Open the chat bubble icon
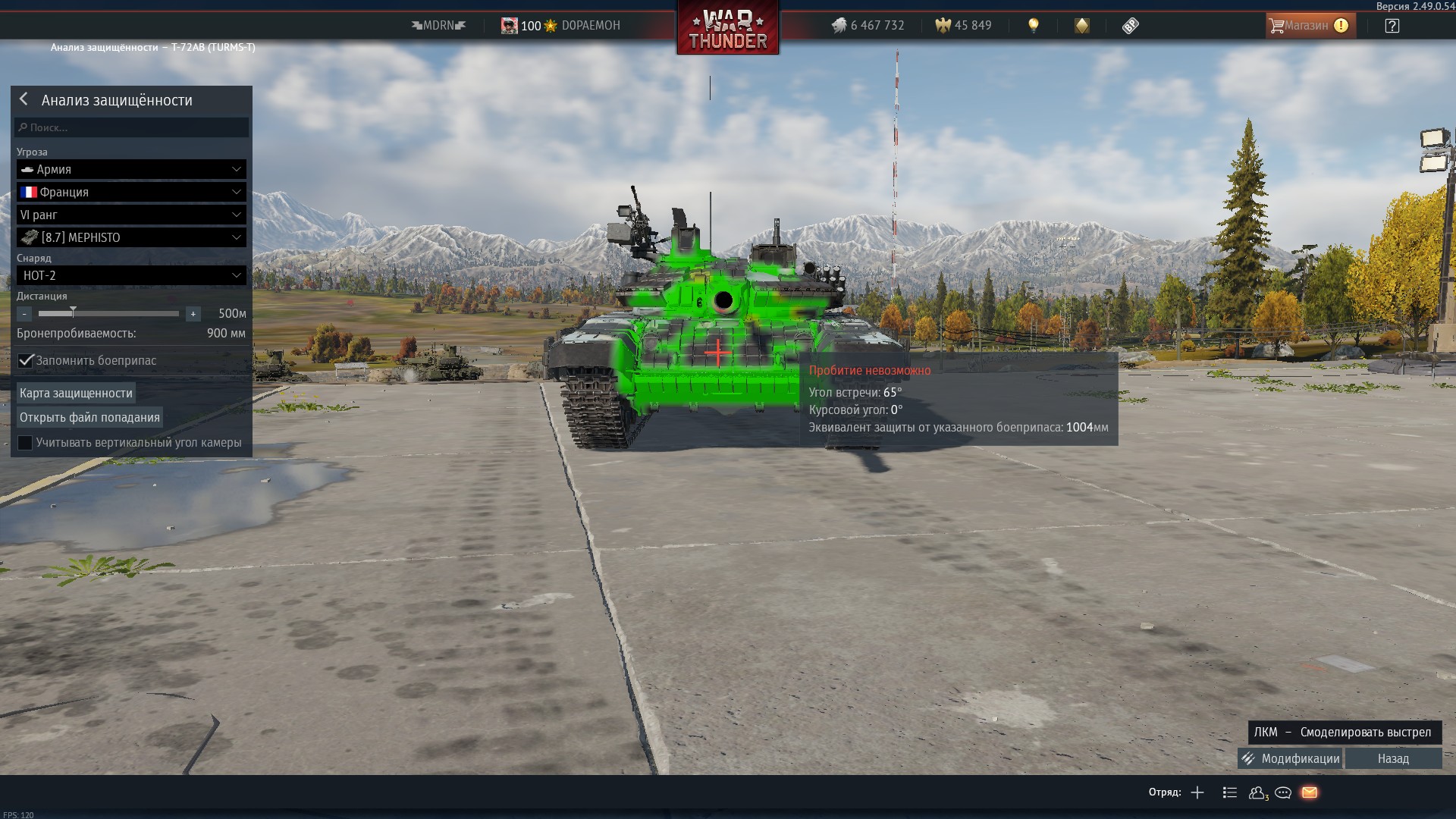 coord(1283,792)
